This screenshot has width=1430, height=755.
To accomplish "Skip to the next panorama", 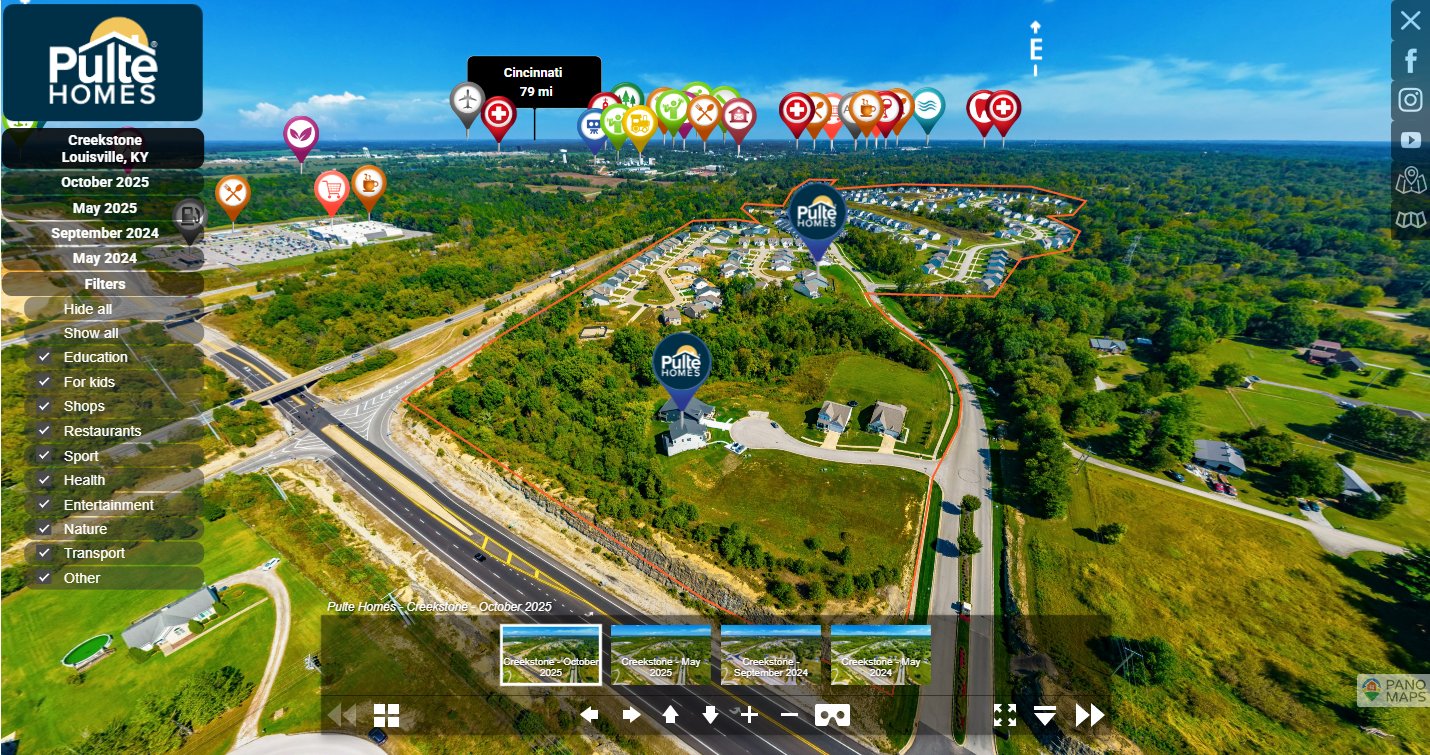I will click(1090, 715).
